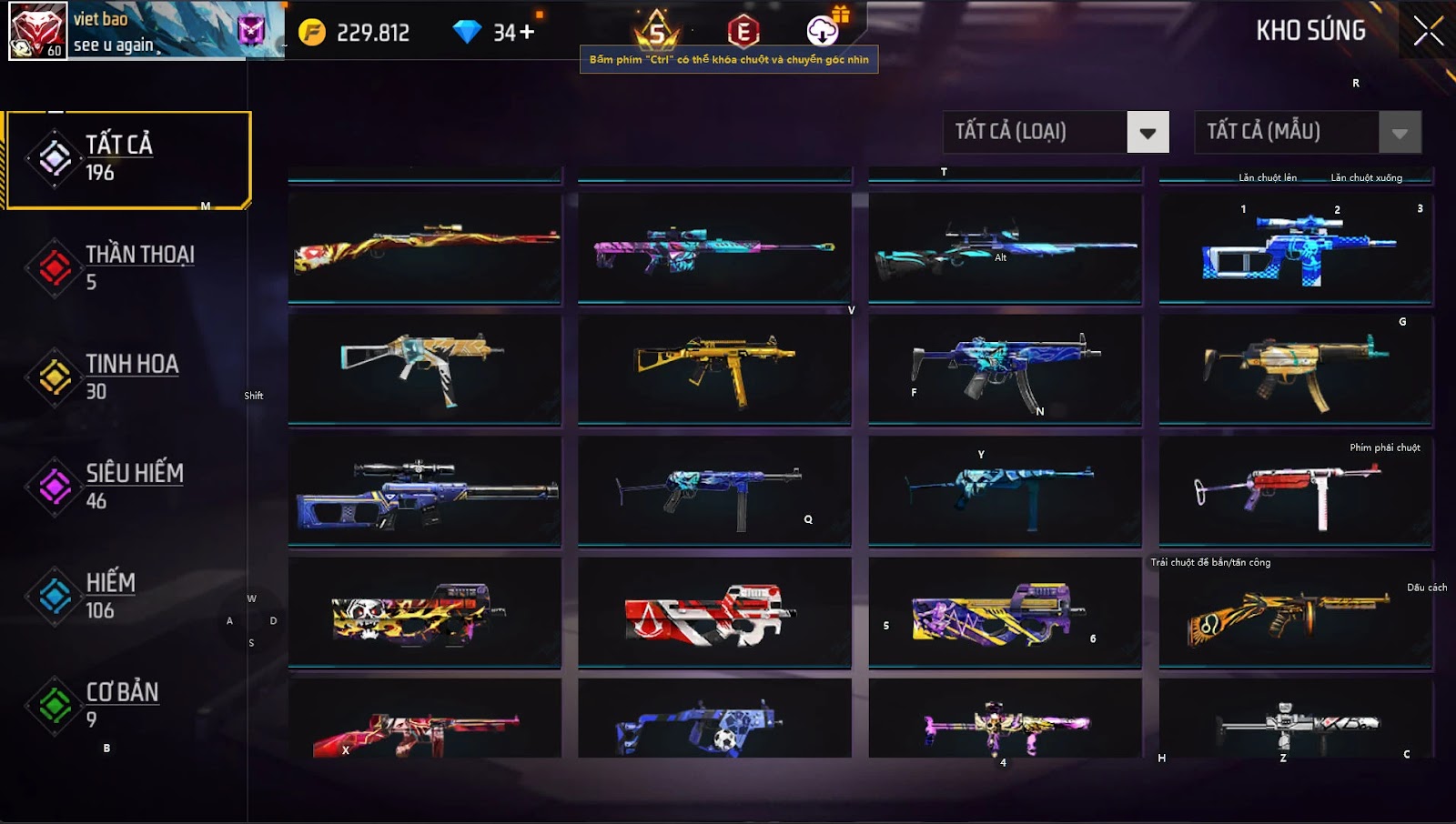Choose the red MP40 skin
Viewport: 1456px width, 824px height.
point(1296,491)
